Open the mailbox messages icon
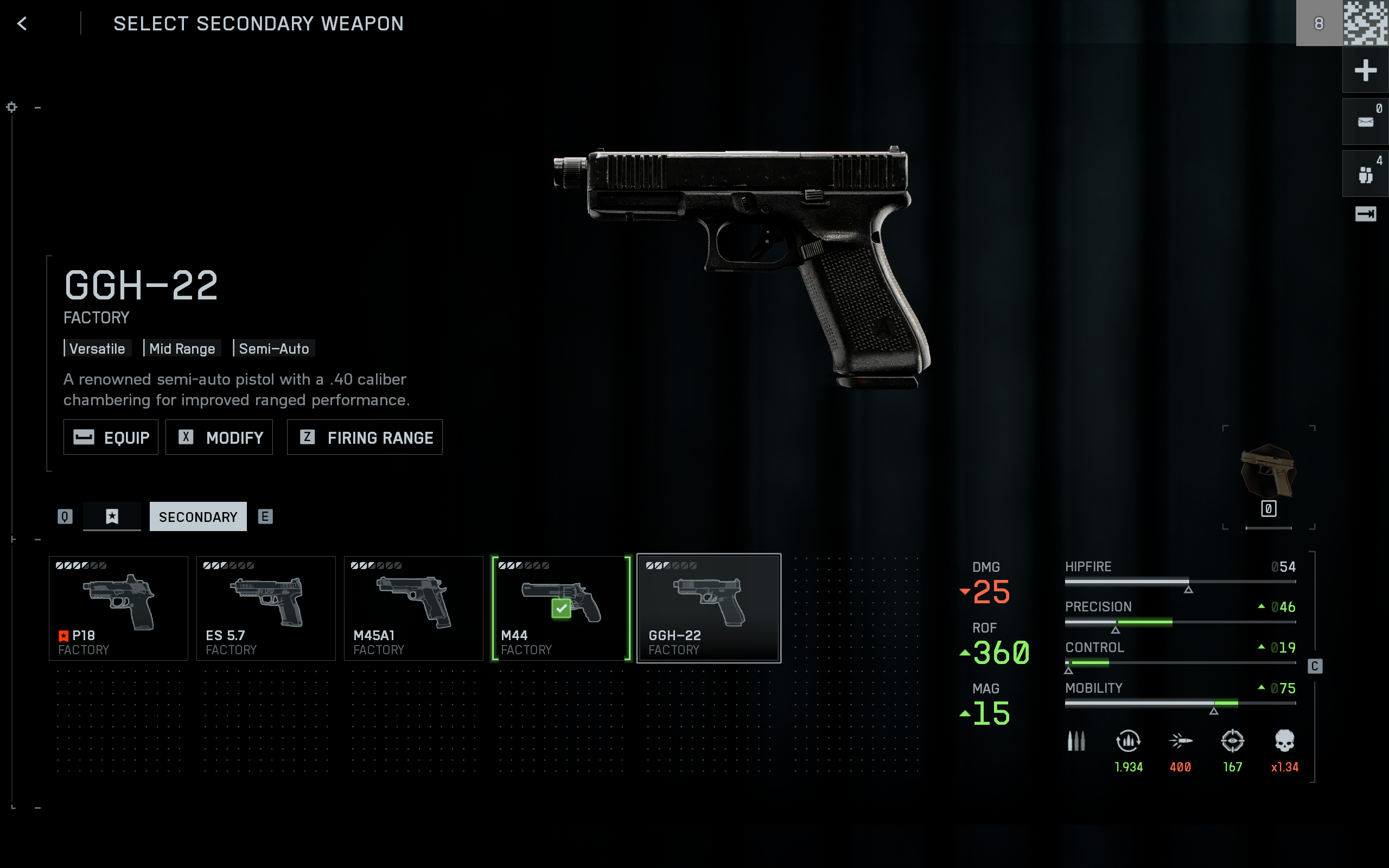The image size is (1389, 868). tap(1366, 121)
